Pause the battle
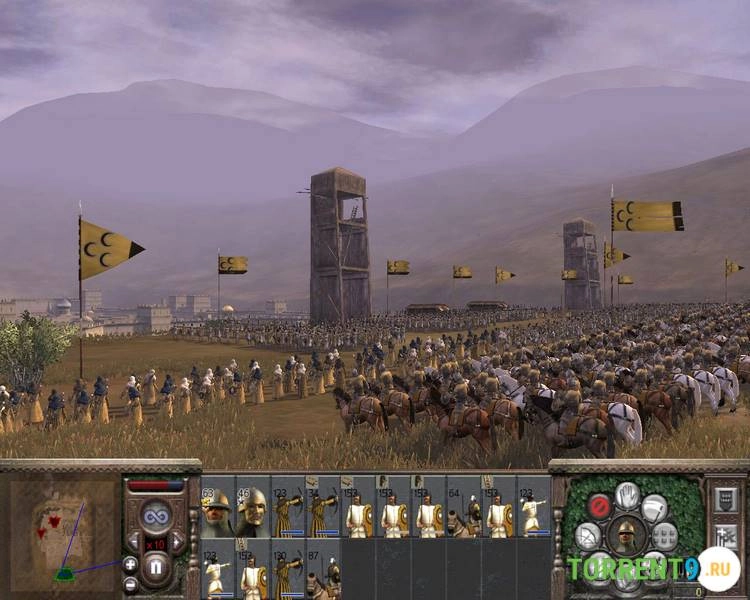750x600 pixels. pyautogui.click(x=155, y=568)
